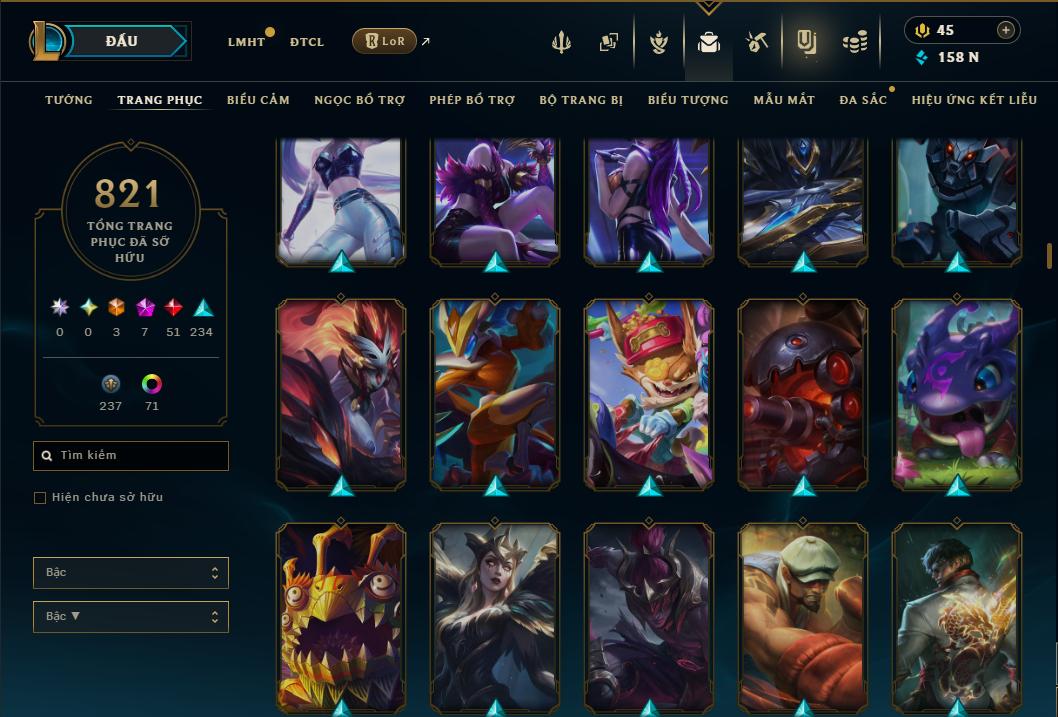Open the BIỂU CẢM emotes tab
The width and height of the screenshot is (1058, 717).
[x=258, y=100]
